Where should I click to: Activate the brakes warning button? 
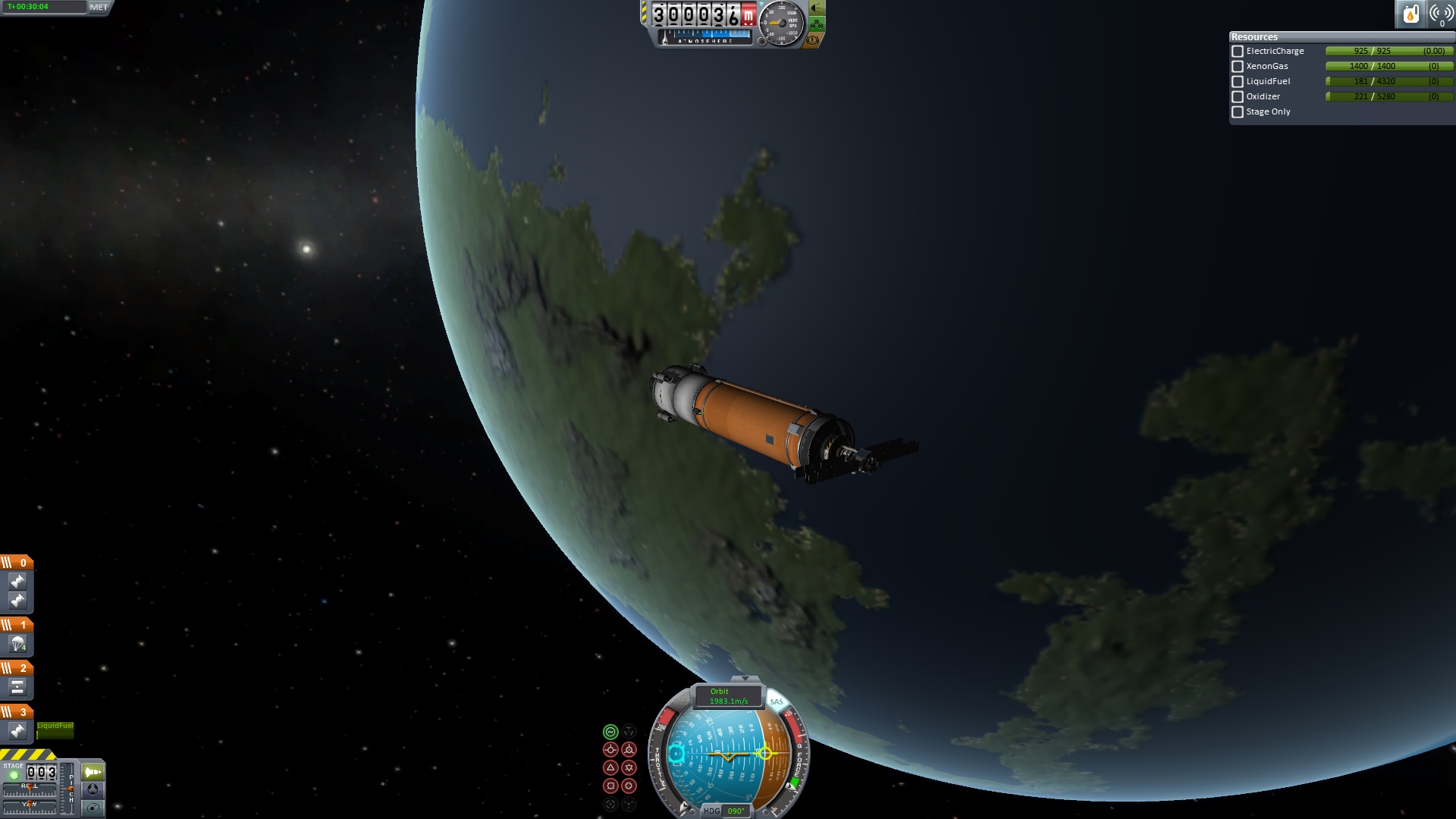point(813,39)
